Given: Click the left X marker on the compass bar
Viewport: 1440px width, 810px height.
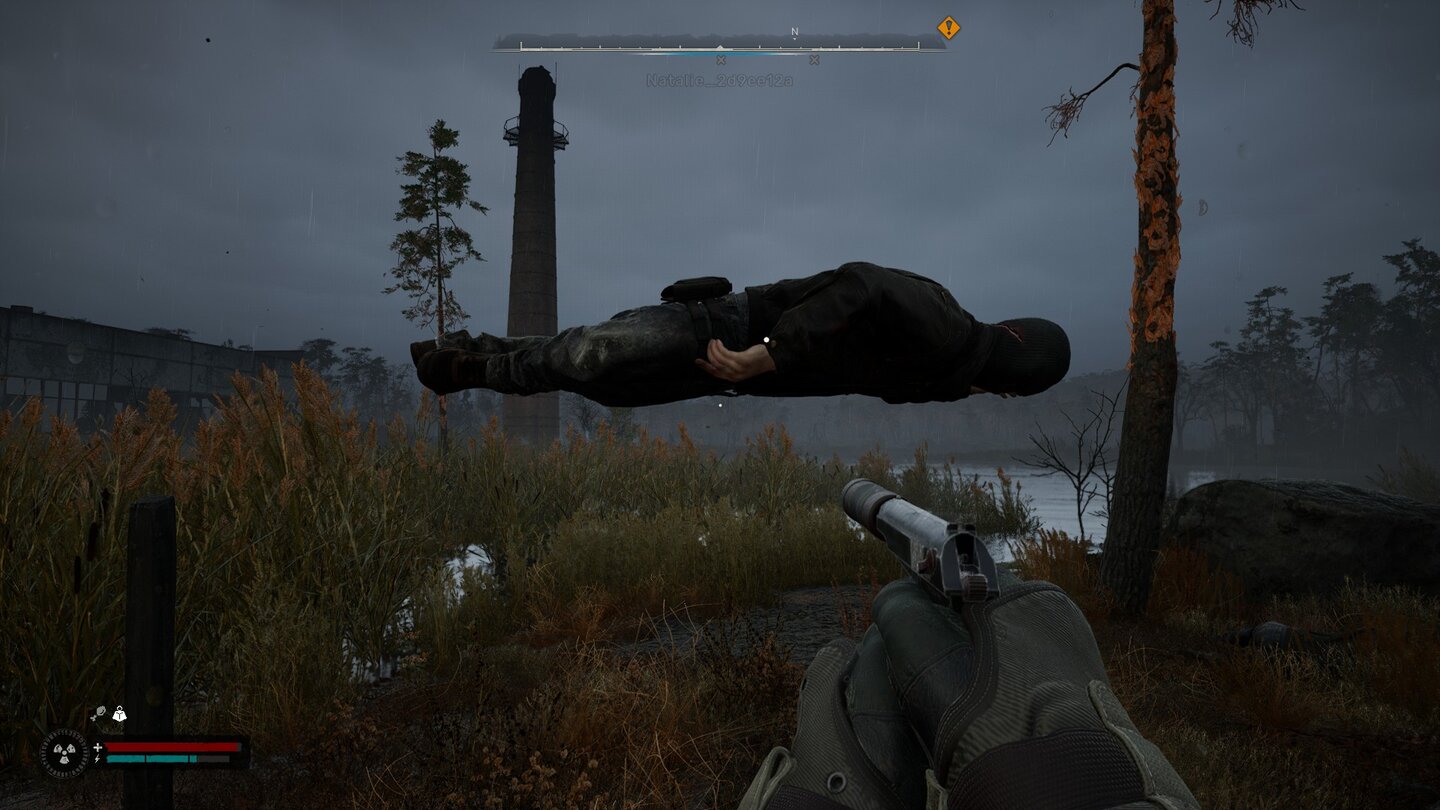Looking at the screenshot, I should pos(720,59).
